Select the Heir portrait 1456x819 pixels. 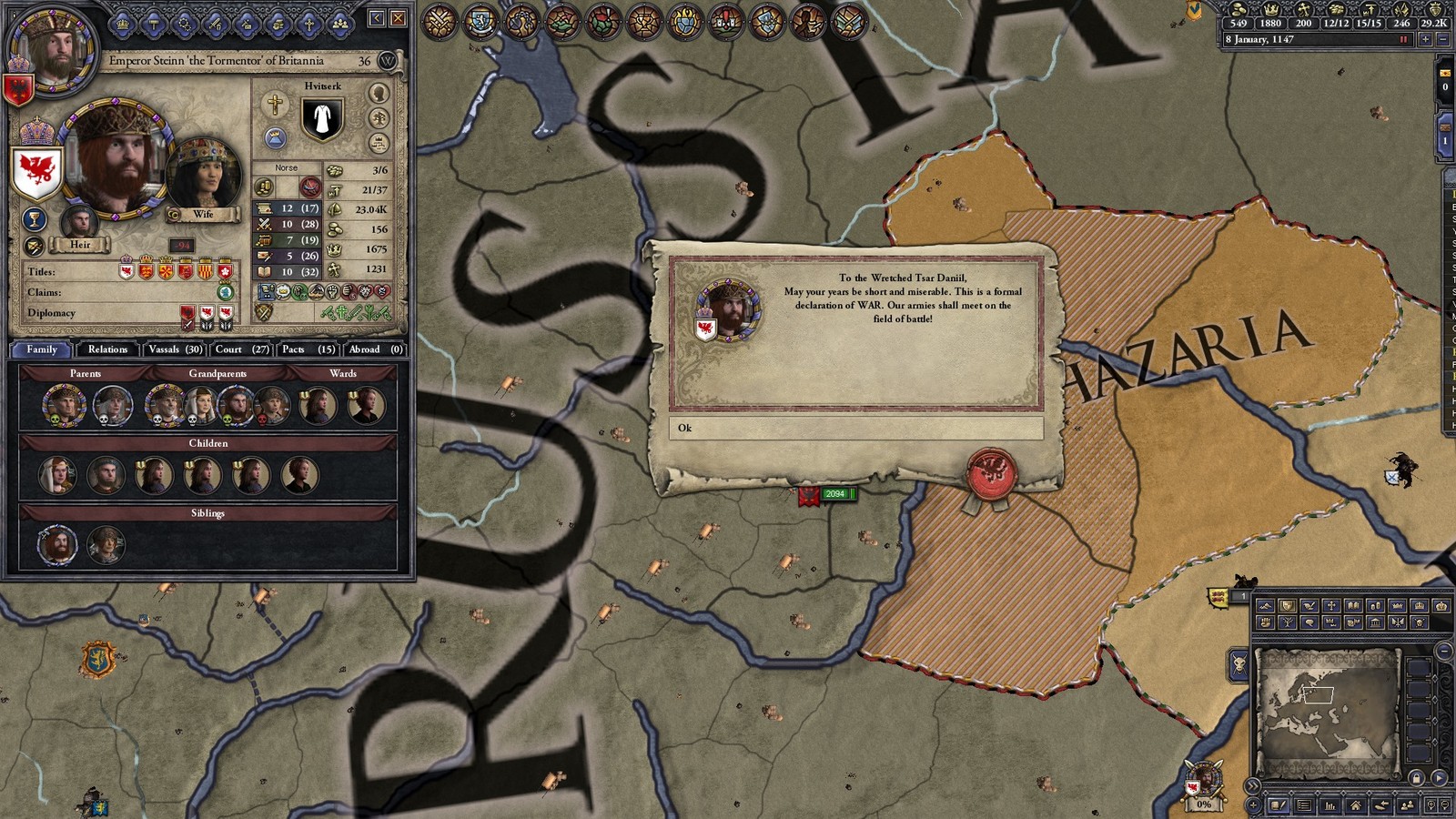[79, 223]
